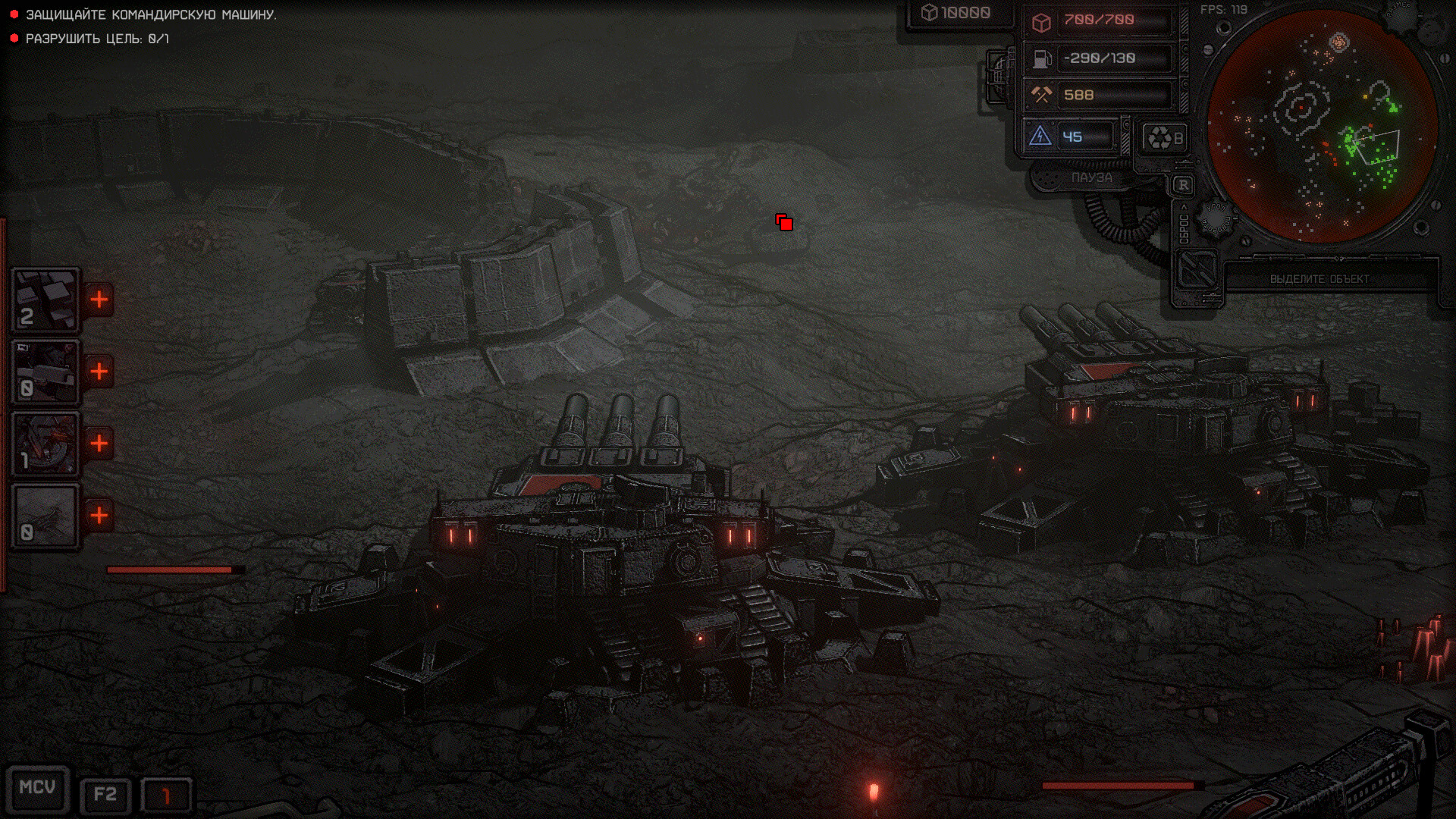Select the F2 group tab
Viewport: 1456px width, 819px height.
click(104, 791)
